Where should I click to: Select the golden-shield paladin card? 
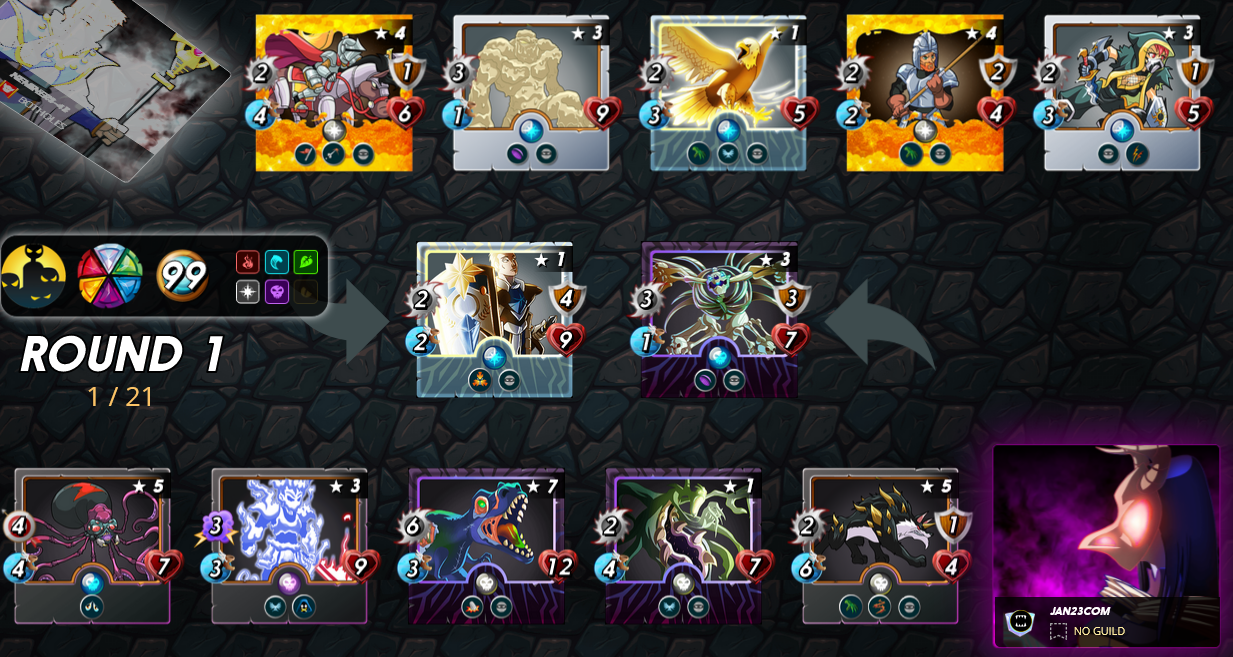click(495, 318)
